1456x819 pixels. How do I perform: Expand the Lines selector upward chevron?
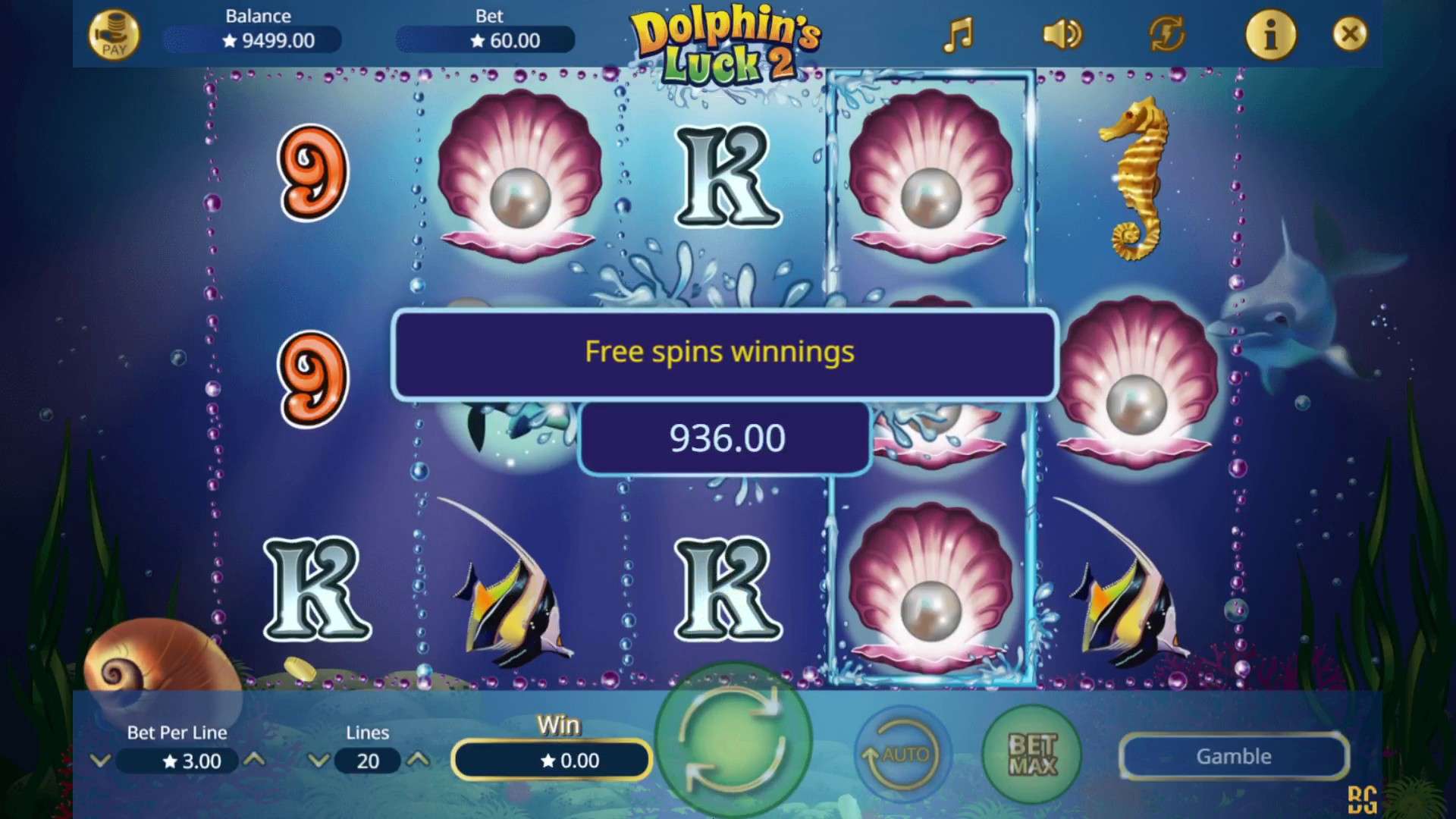pyautogui.click(x=419, y=761)
